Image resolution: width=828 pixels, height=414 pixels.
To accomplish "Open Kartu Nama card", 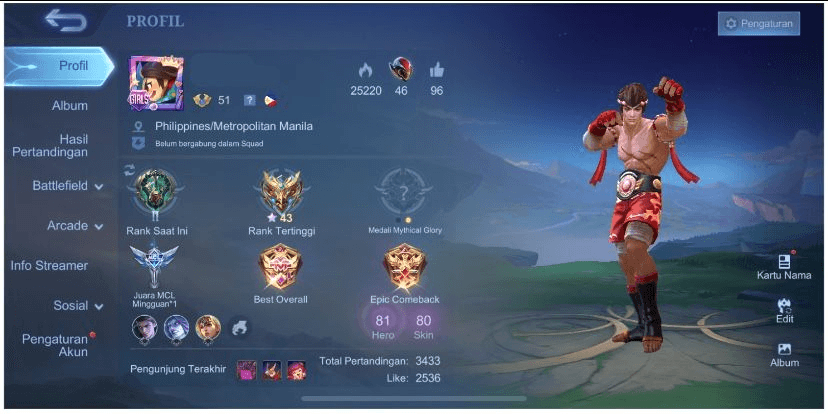I will [x=784, y=266].
